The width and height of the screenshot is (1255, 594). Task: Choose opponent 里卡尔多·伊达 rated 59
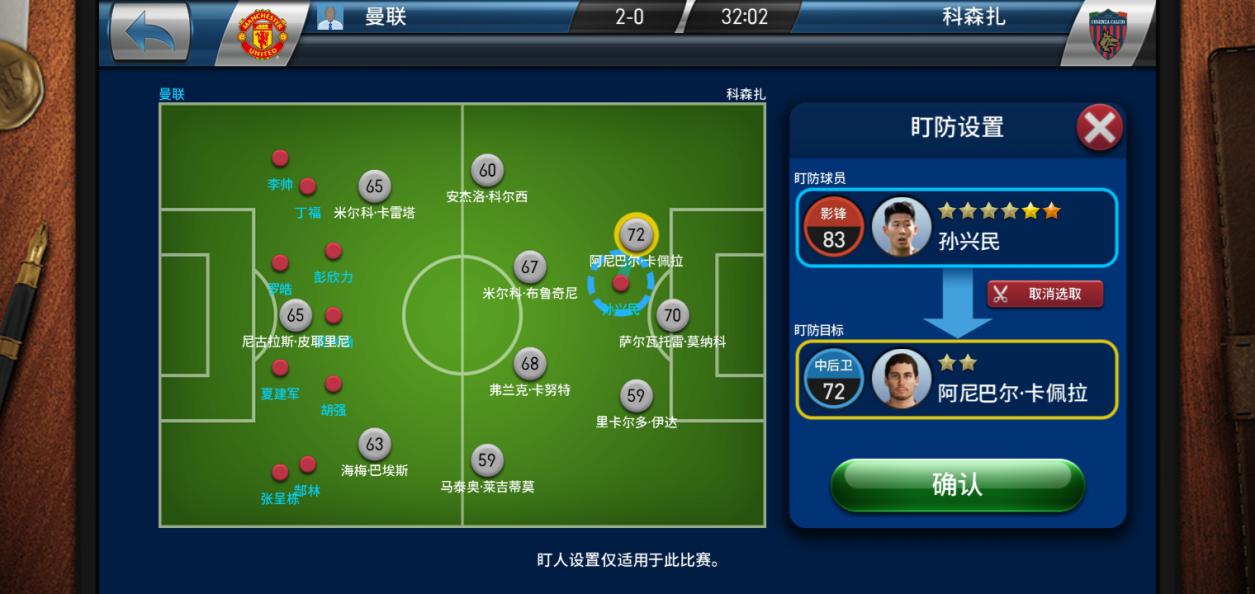pyautogui.click(x=636, y=396)
